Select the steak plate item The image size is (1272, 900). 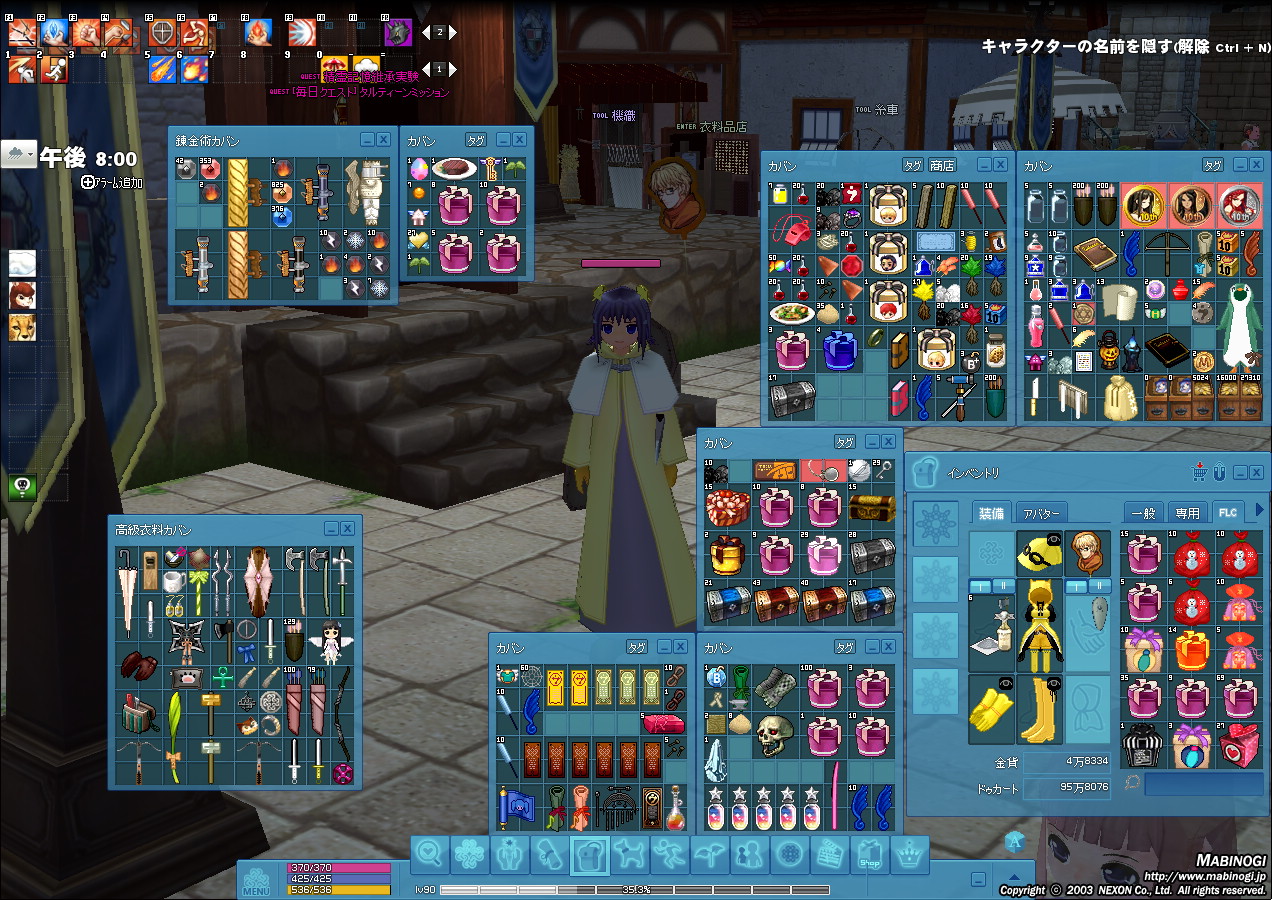tap(452, 170)
